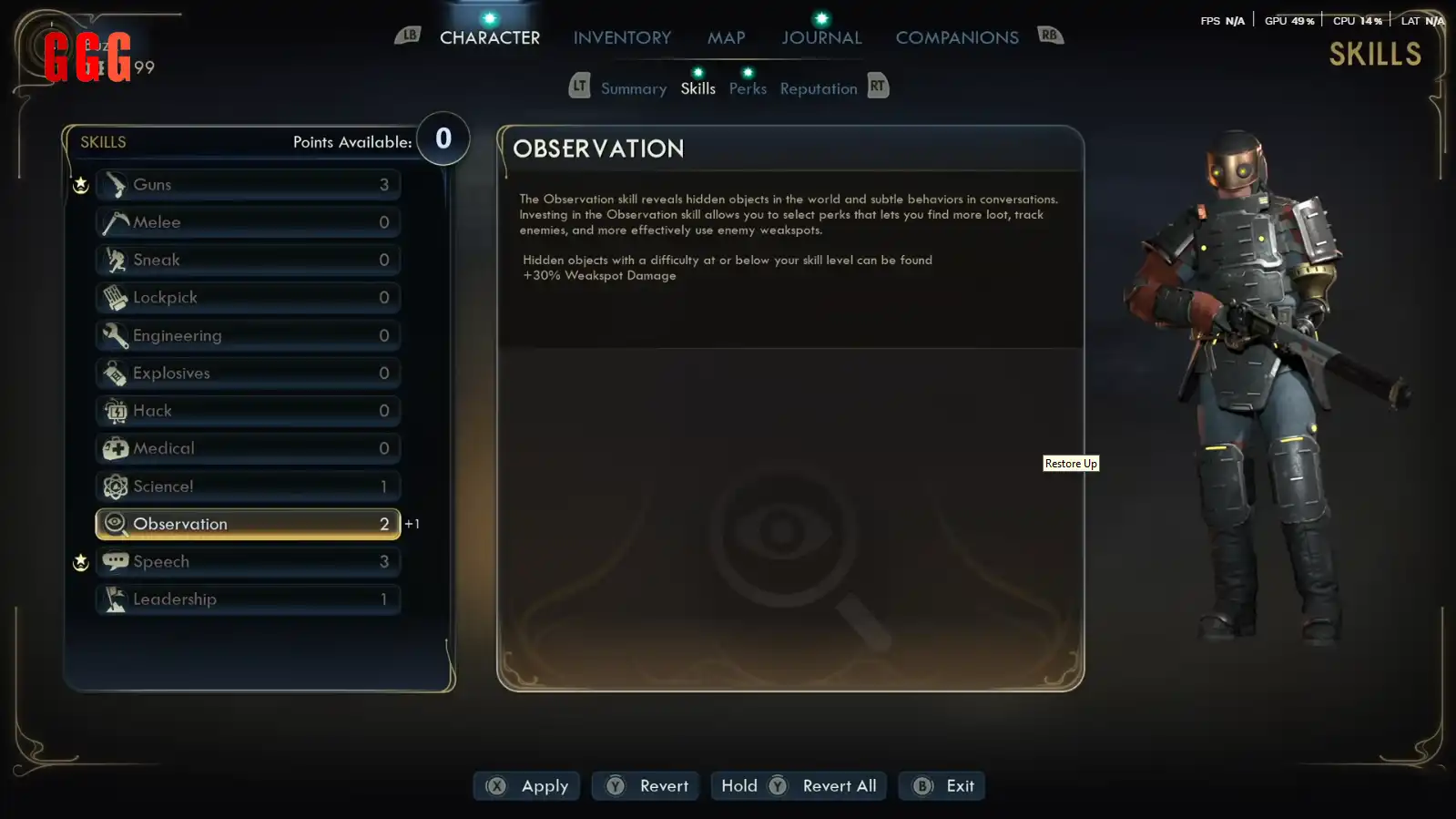Screen dimensions: 1456x819
Task: Choose the Hack skill
Action: coord(248,411)
